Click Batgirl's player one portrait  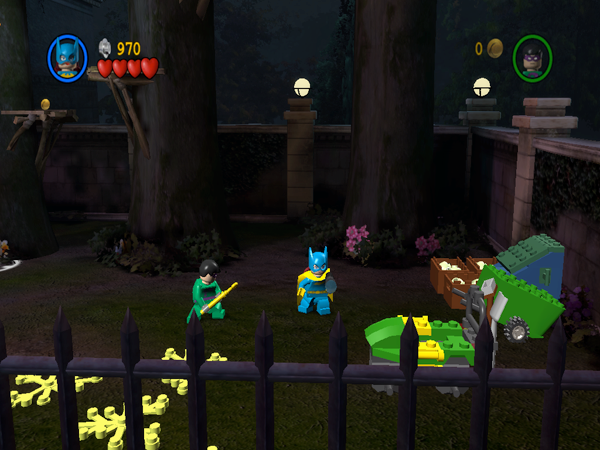coord(67,58)
